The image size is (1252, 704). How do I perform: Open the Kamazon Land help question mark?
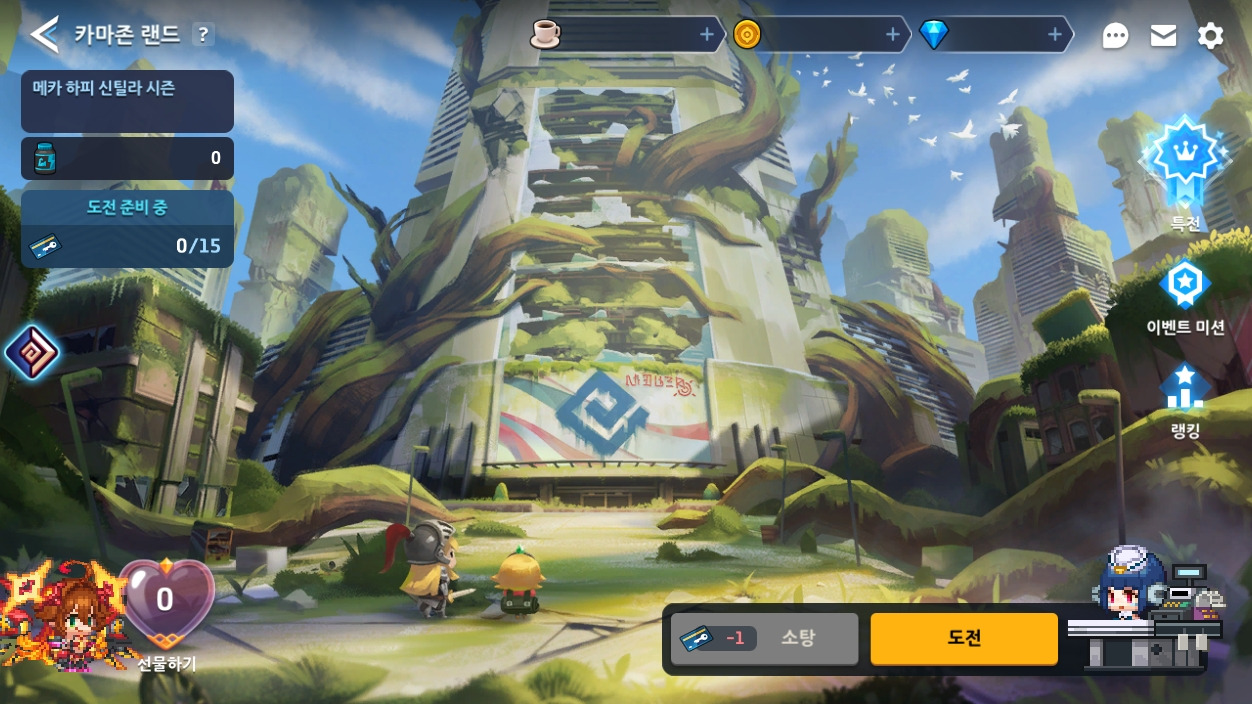click(x=203, y=35)
